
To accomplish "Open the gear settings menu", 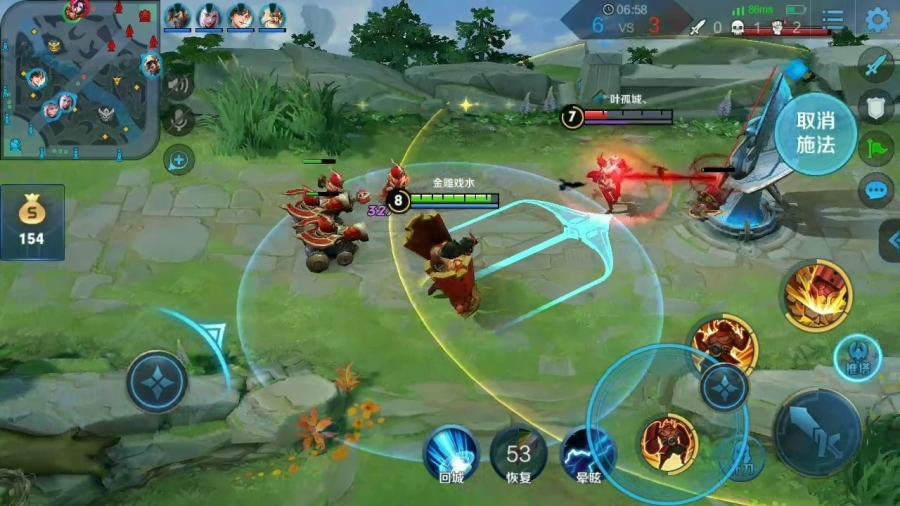I will (877, 19).
